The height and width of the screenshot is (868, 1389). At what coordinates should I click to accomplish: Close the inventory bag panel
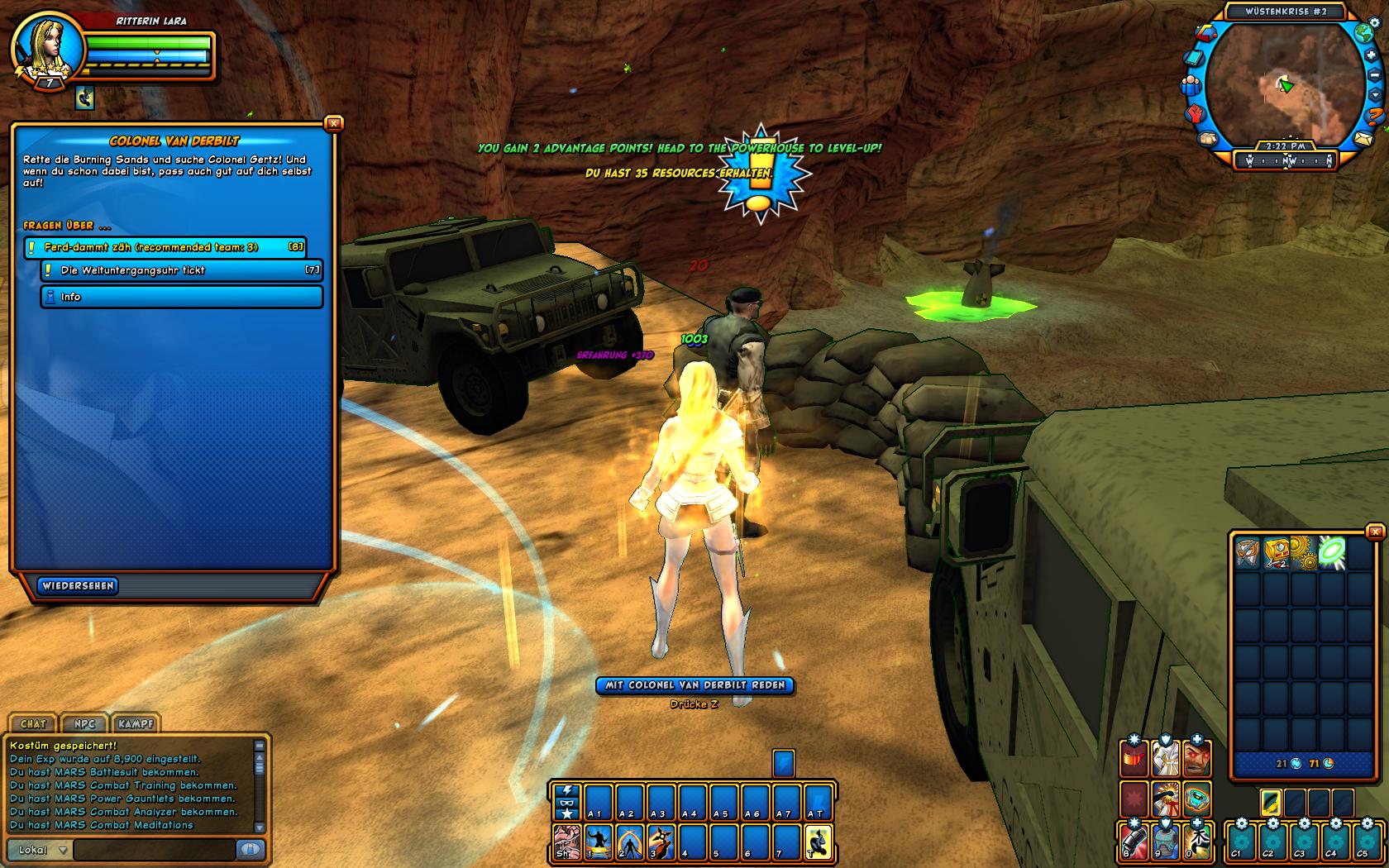pyautogui.click(x=1375, y=532)
